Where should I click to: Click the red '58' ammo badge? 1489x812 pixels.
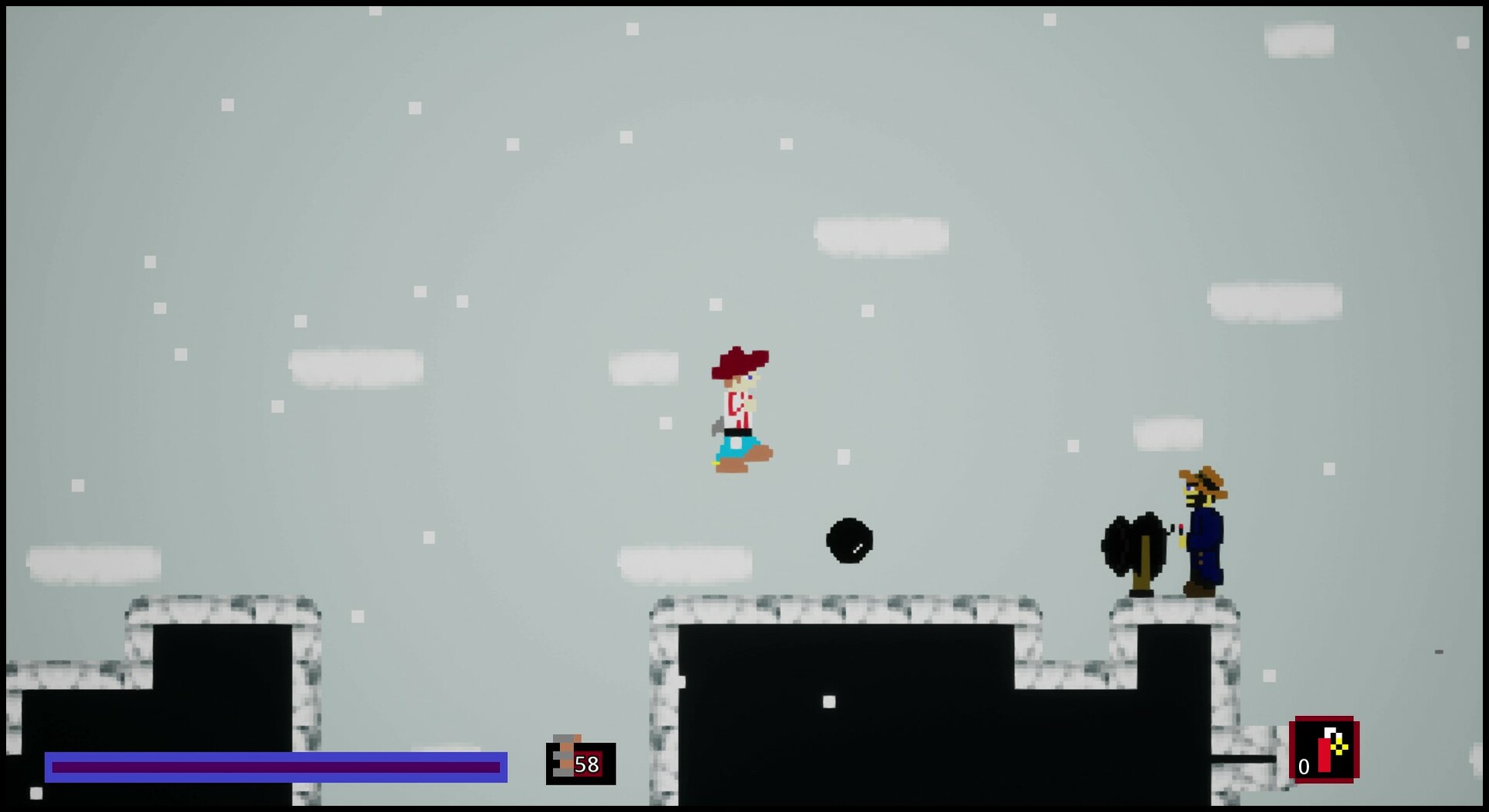click(588, 765)
